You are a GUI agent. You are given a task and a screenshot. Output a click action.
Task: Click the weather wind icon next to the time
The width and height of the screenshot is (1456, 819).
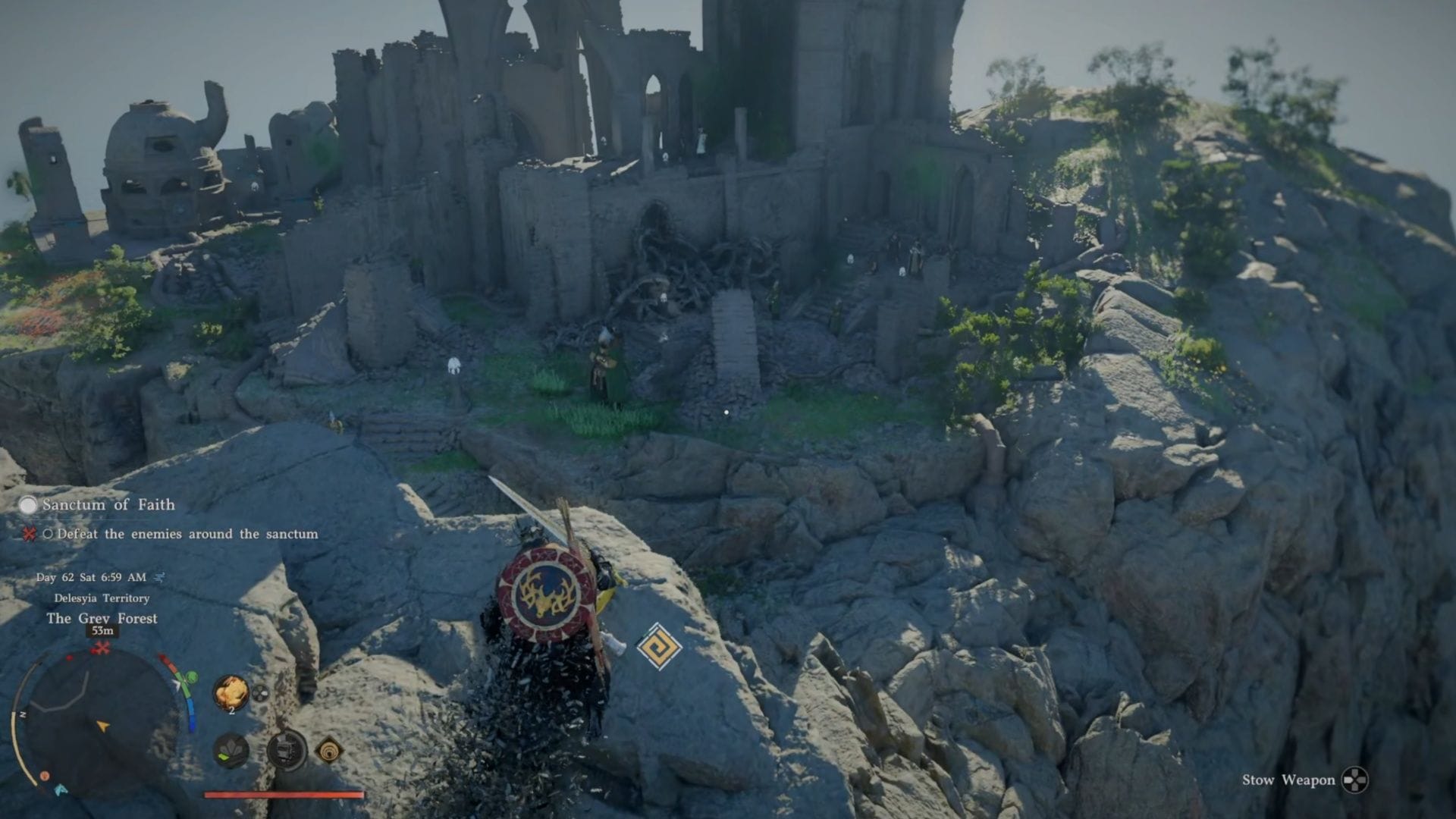[x=160, y=578]
